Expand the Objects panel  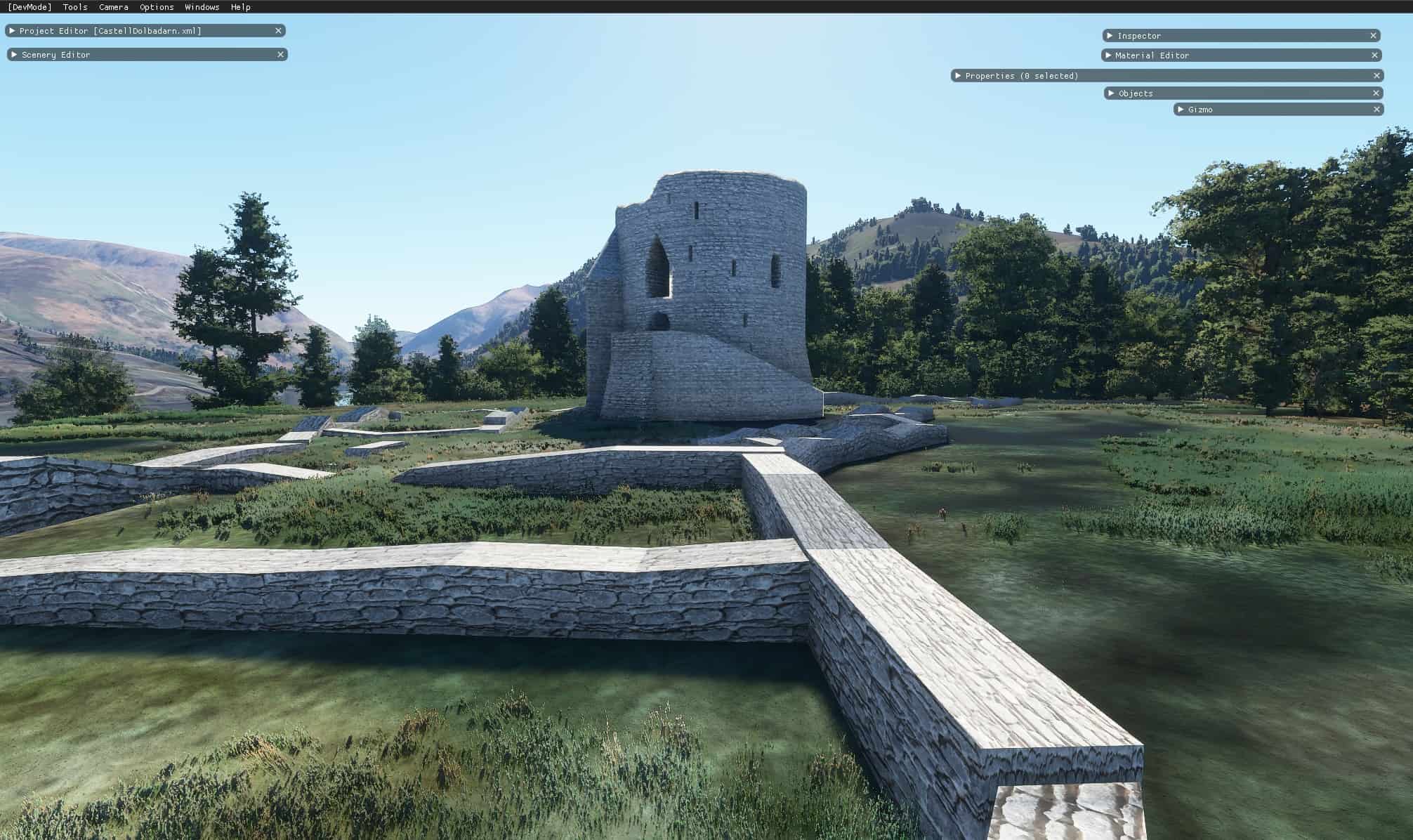[x=1111, y=93]
